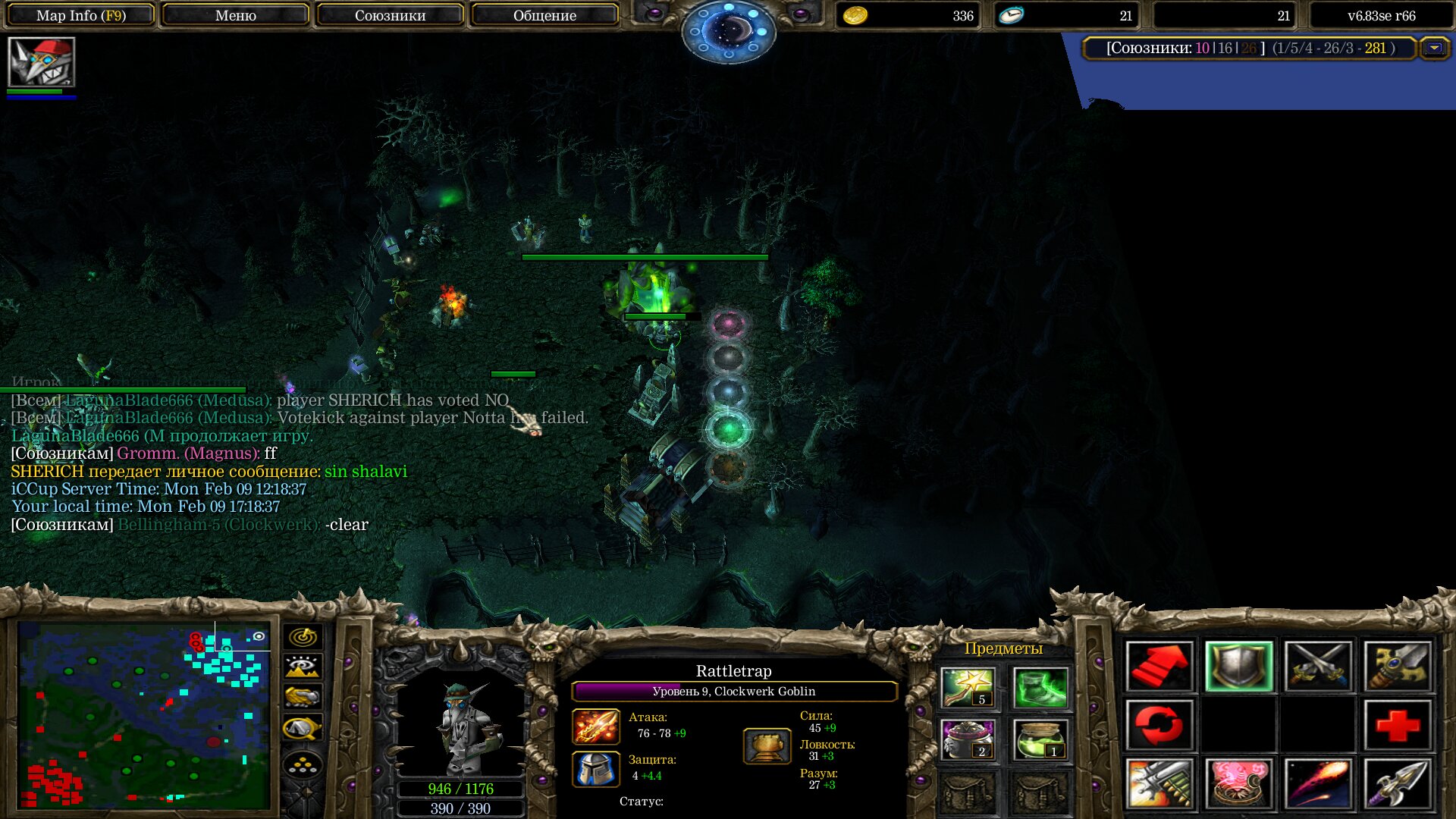Select the hero icon with the red hat
1456x819 pixels.
pos(42,62)
